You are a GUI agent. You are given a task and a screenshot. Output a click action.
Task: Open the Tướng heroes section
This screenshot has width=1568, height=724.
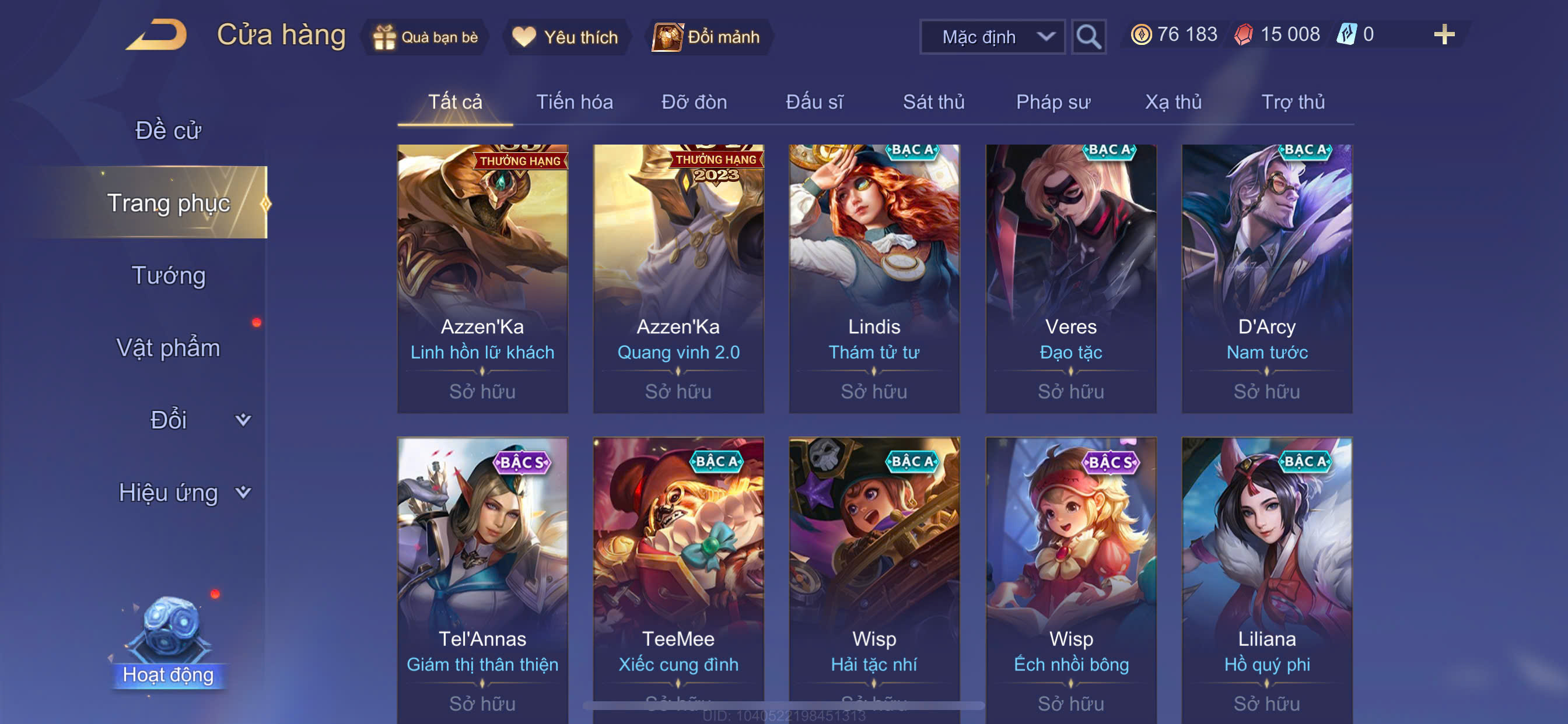pos(168,276)
